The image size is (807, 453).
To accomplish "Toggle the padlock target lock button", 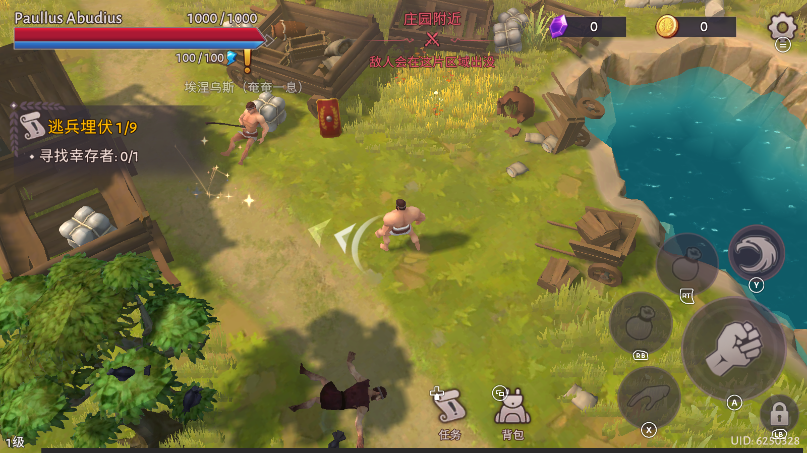I will click(x=778, y=414).
